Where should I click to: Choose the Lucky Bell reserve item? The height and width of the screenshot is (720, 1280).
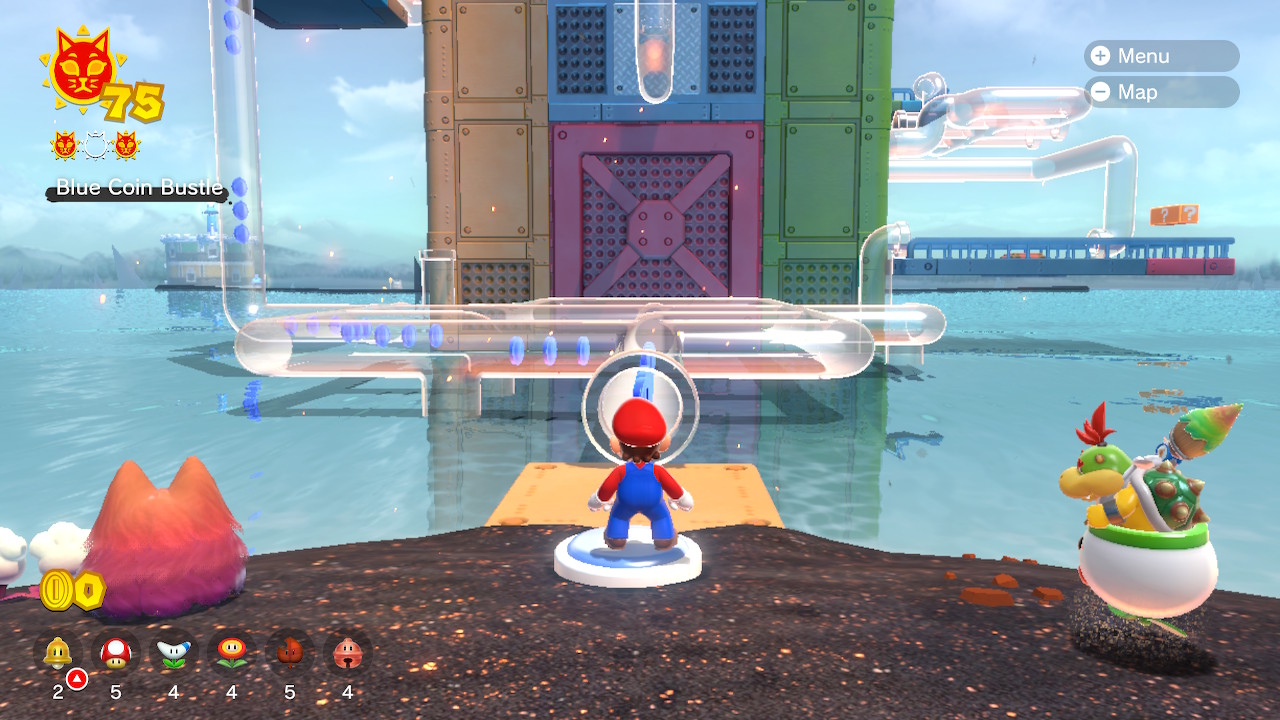[x=348, y=653]
